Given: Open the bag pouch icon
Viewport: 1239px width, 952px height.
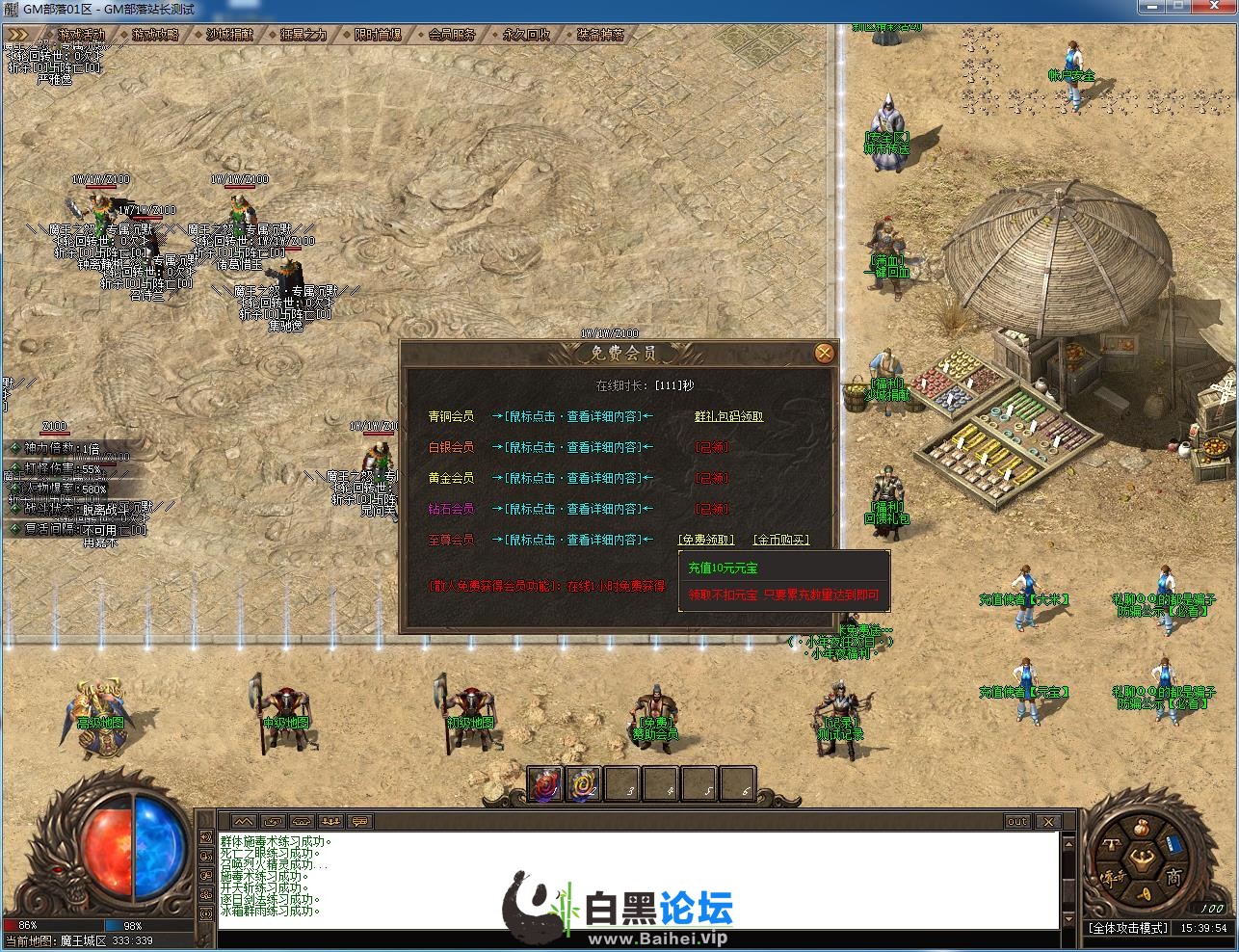Looking at the screenshot, I should click(1140, 828).
